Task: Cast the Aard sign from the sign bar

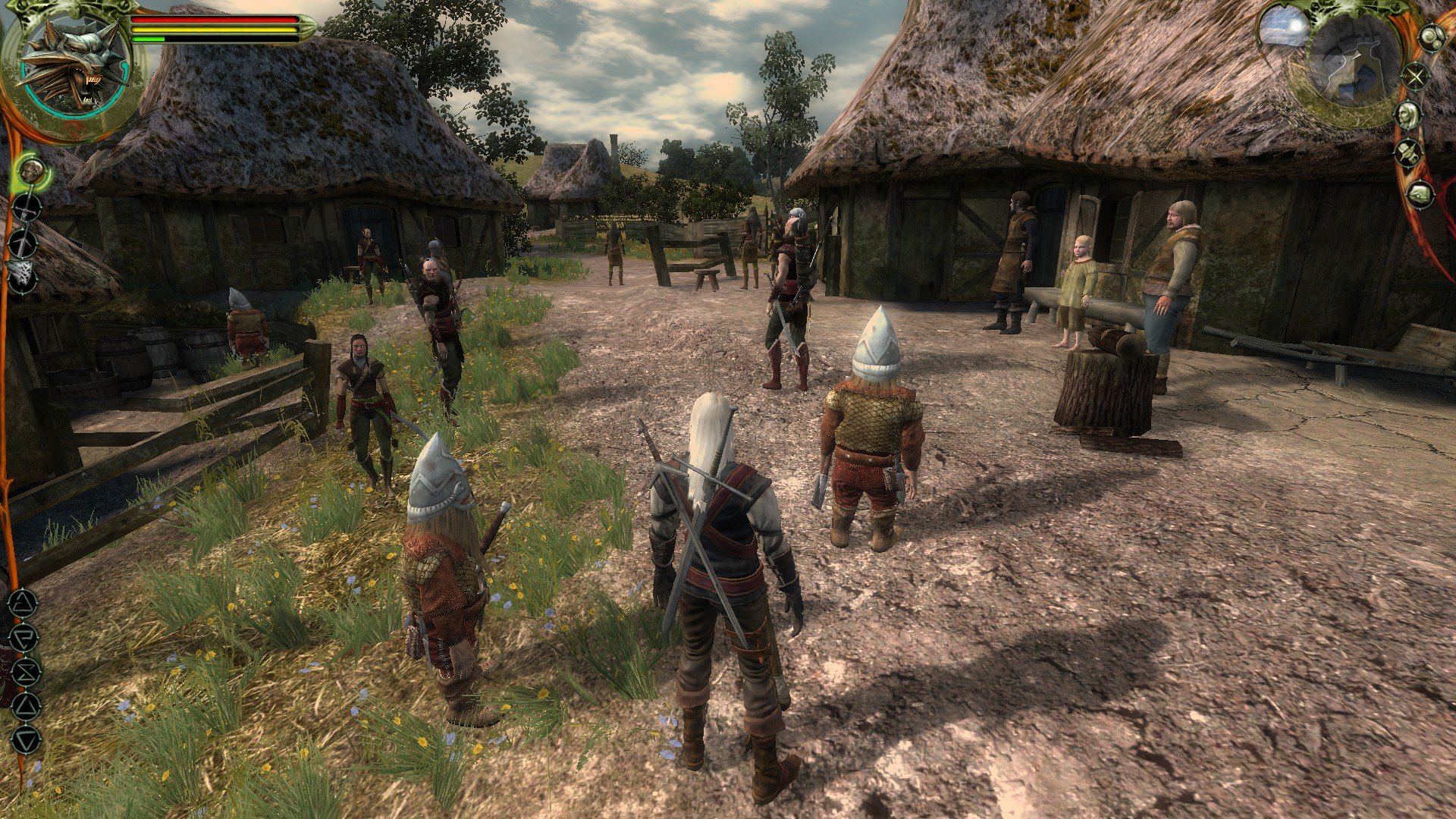Action: click(23, 604)
